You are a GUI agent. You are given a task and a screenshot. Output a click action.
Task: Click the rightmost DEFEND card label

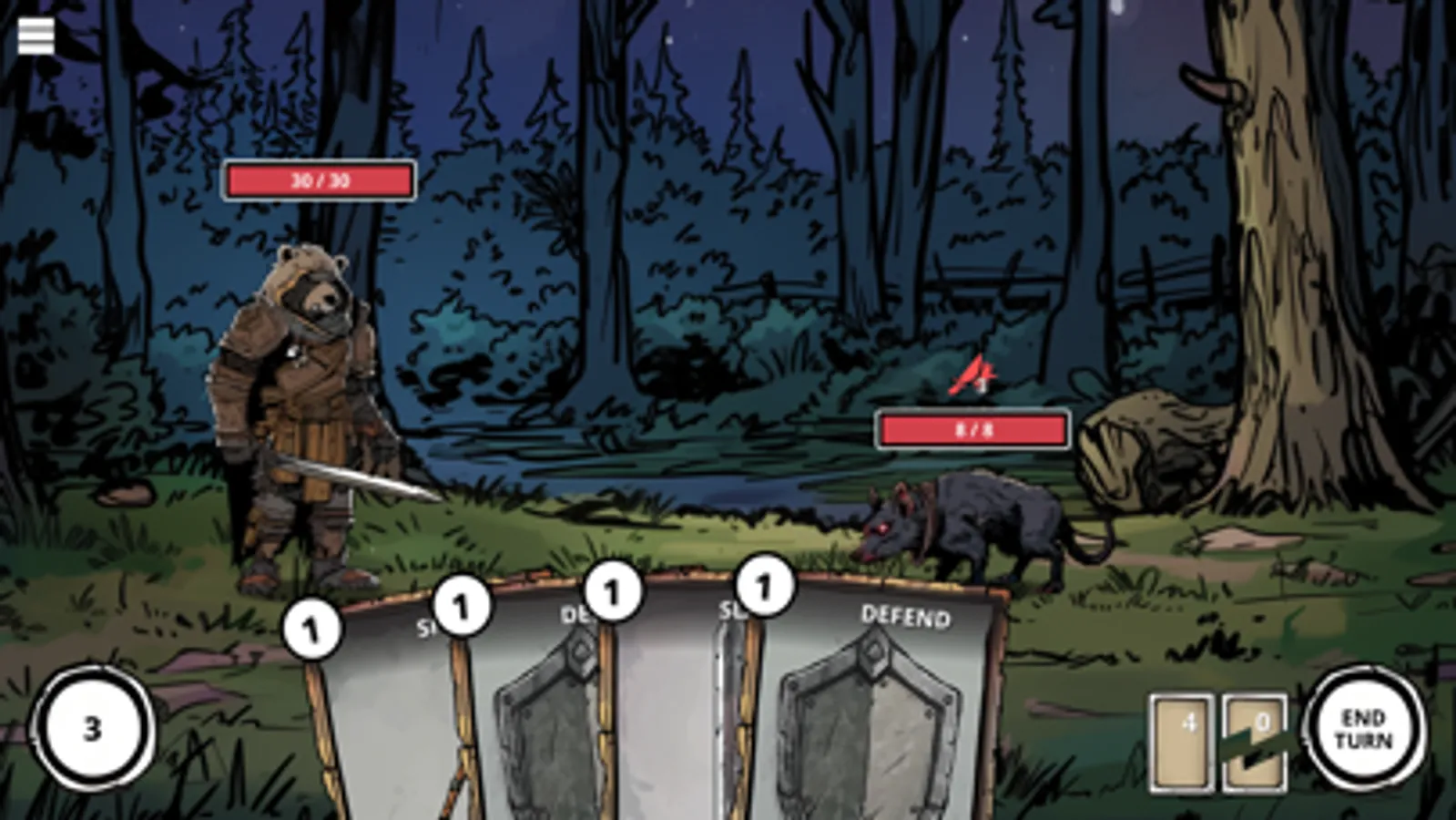tap(904, 618)
